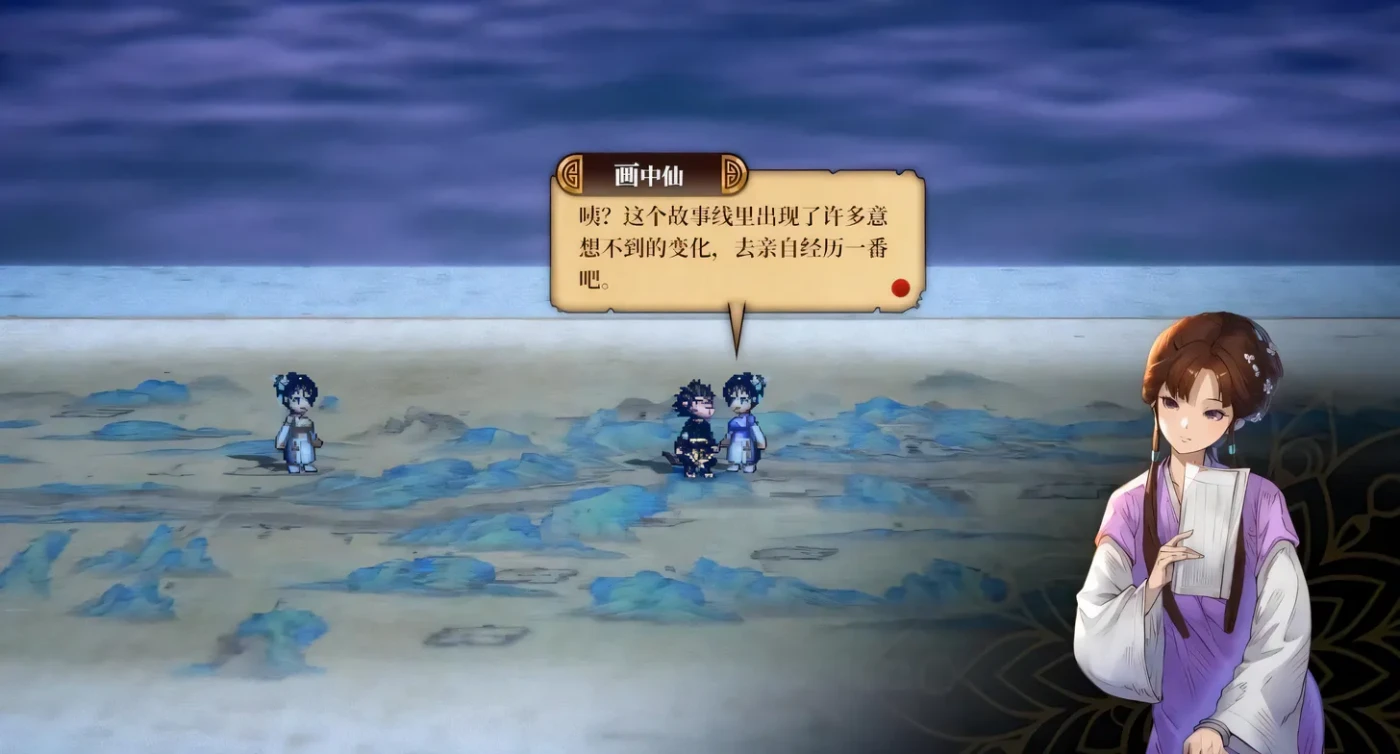Click the sword carried by the protagonist
The width and height of the screenshot is (1400, 754).
(x=672, y=457)
